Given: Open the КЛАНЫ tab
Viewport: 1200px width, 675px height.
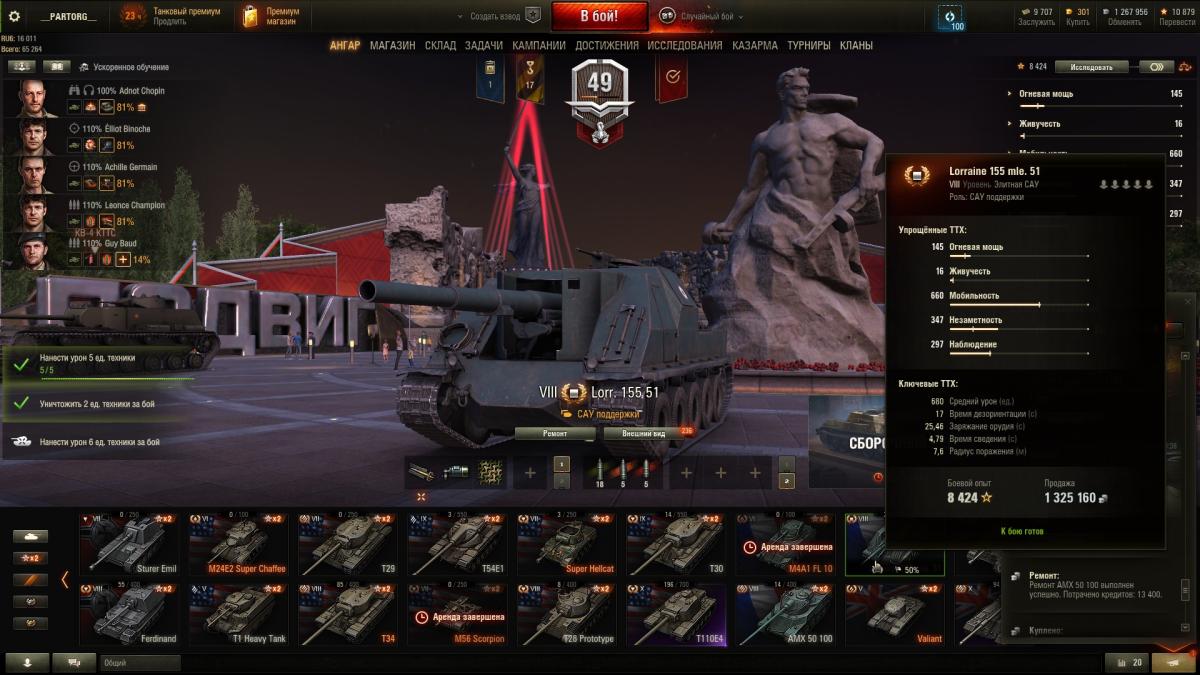Looking at the screenshot, I should 856,45.
